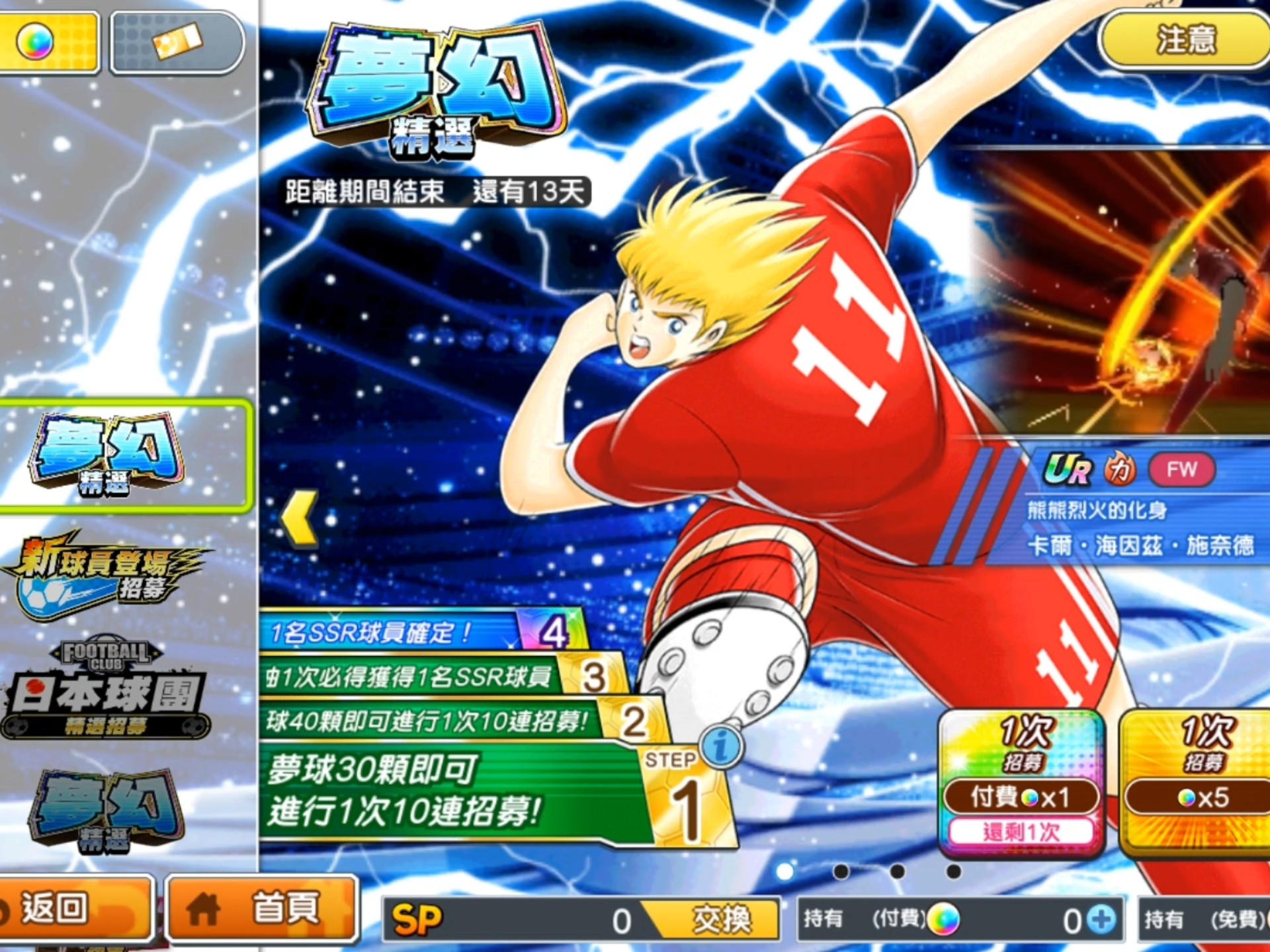Go back with the 返回 button

pyautogui.click(x=73, y=909)
